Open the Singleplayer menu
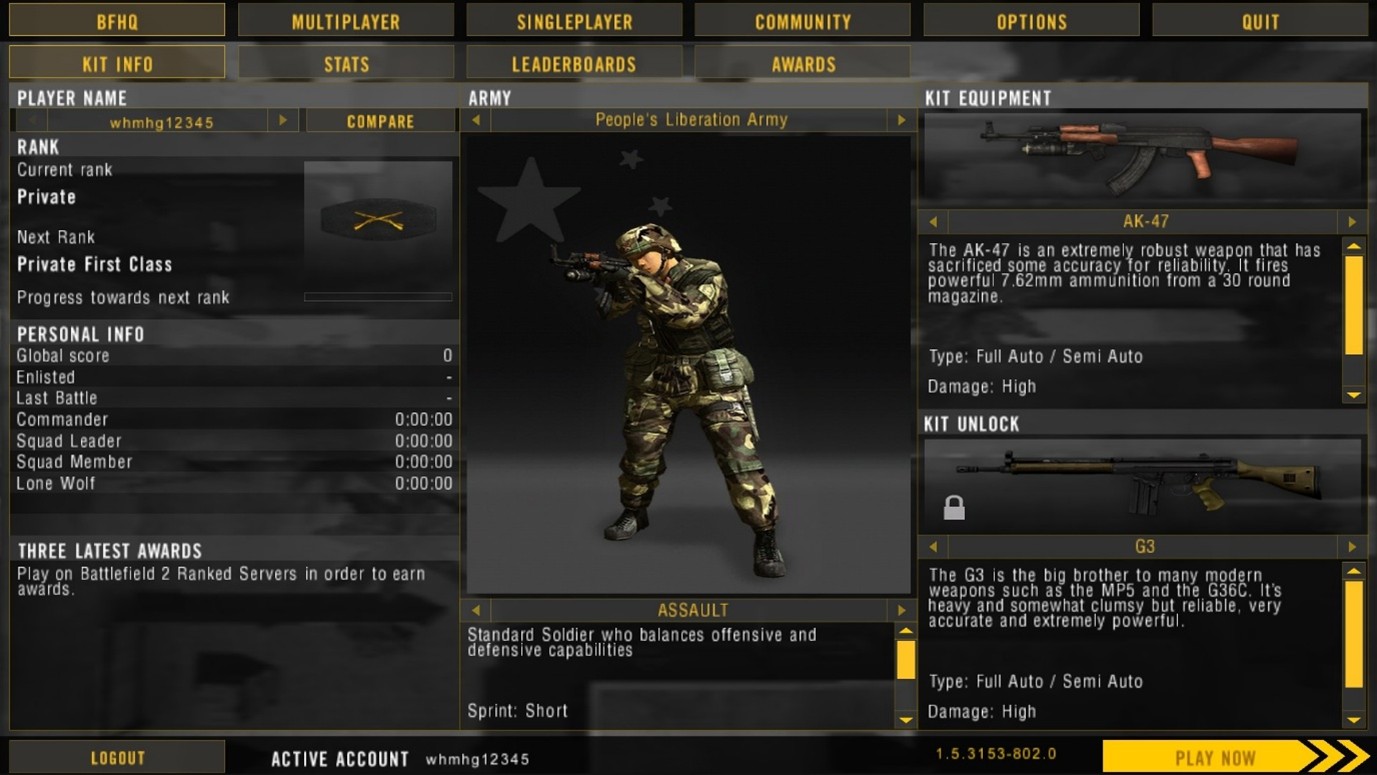 (574, 21)
